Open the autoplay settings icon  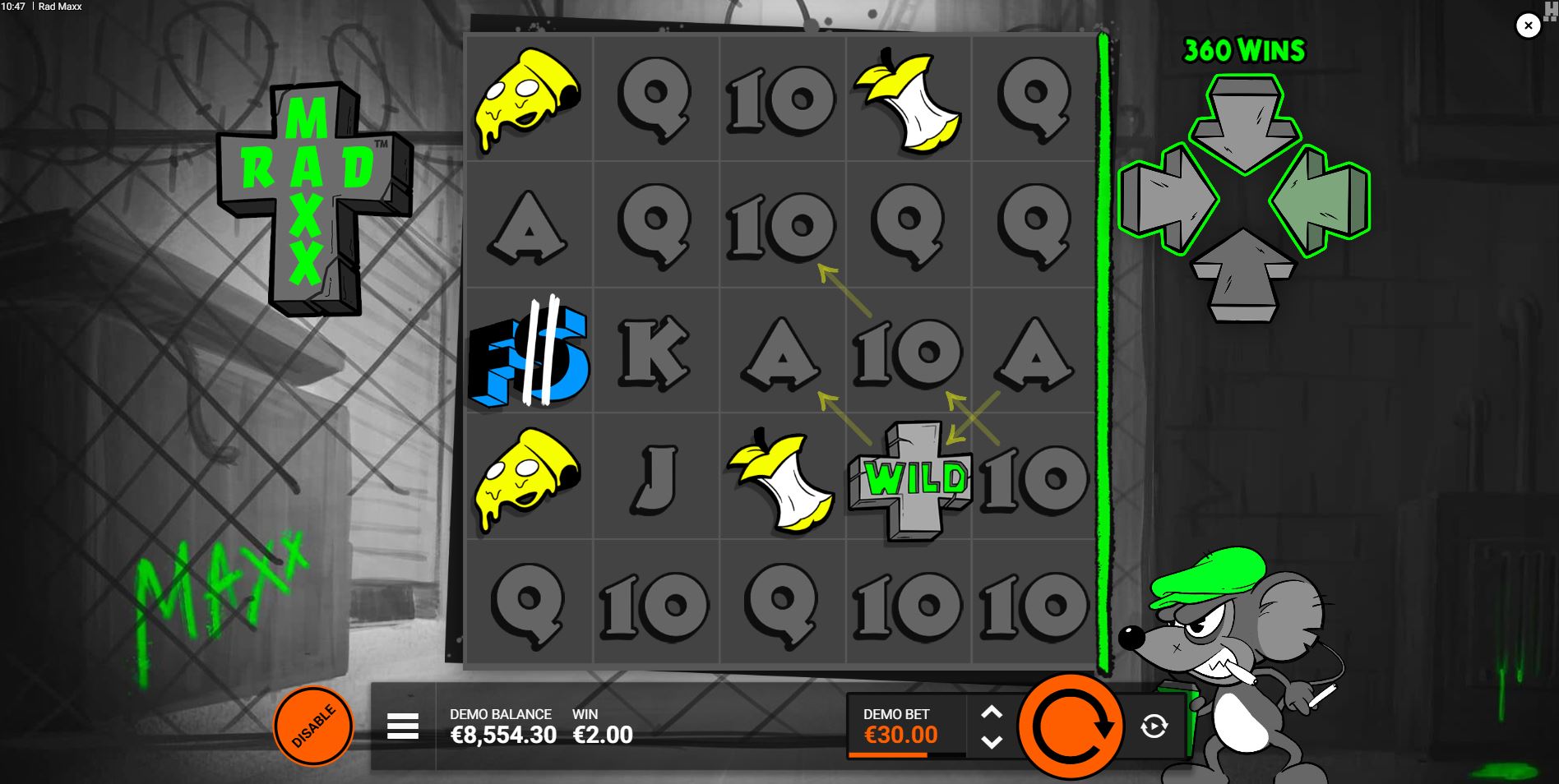coord(1153,725)
